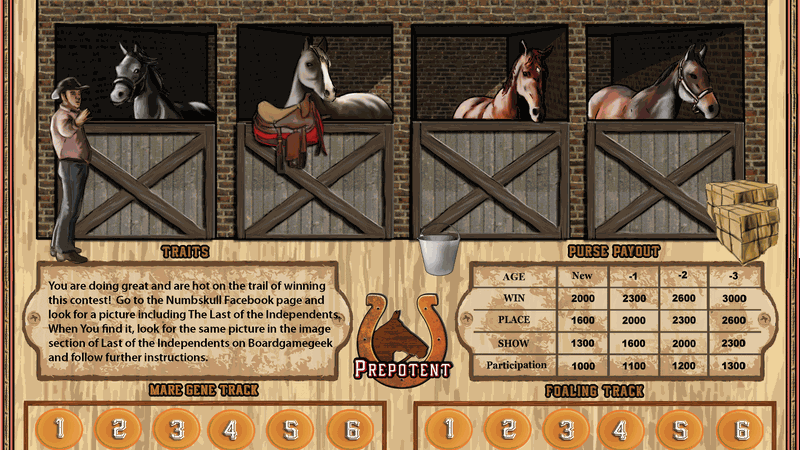
Task: Select number 6 on the Mare Gene Track
Action: pyautogui.click(x=351, y=430)
